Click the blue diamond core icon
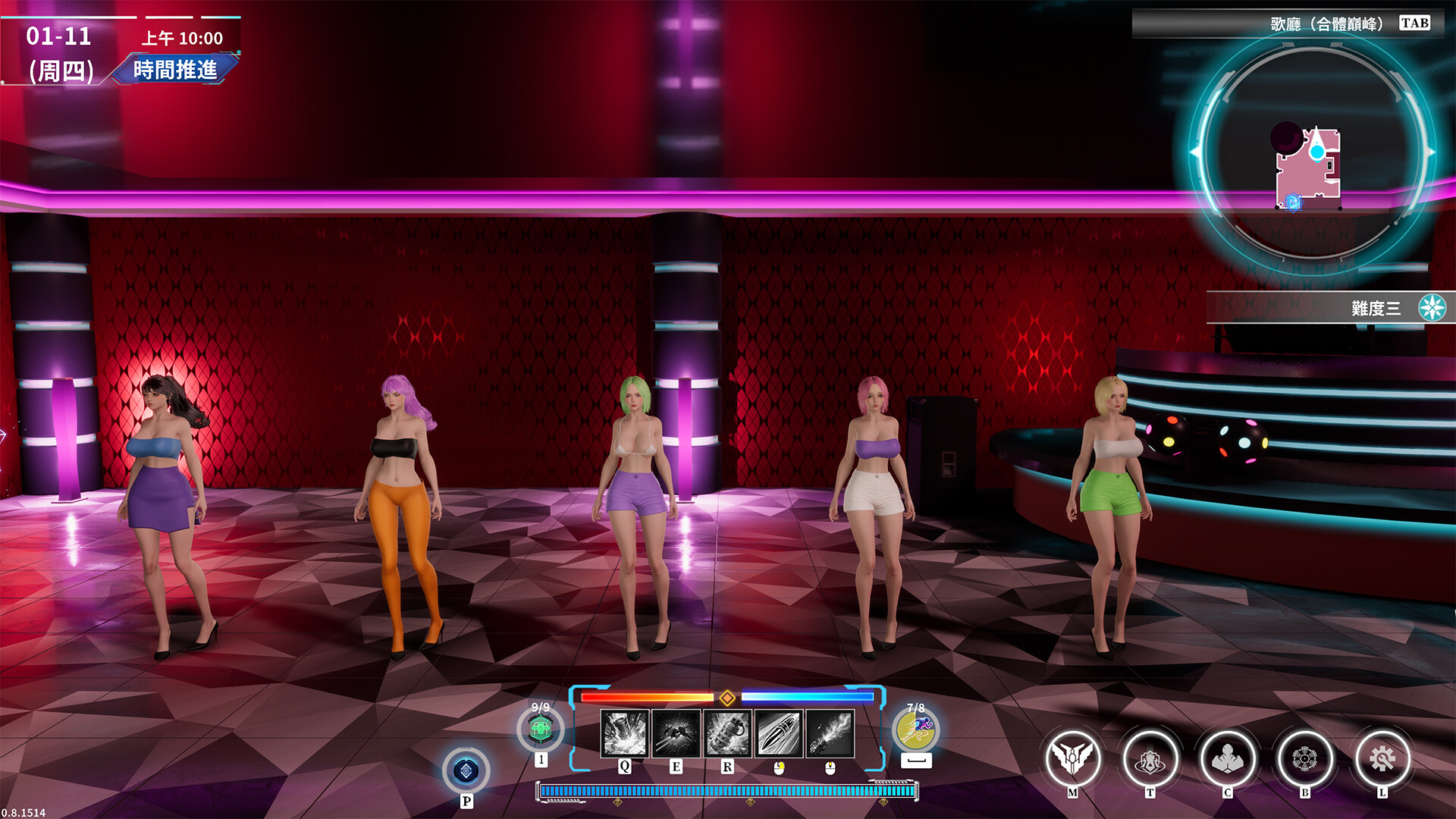This screenshot has height=819, width=1456. pyautogui.click(x=466, y=770)
